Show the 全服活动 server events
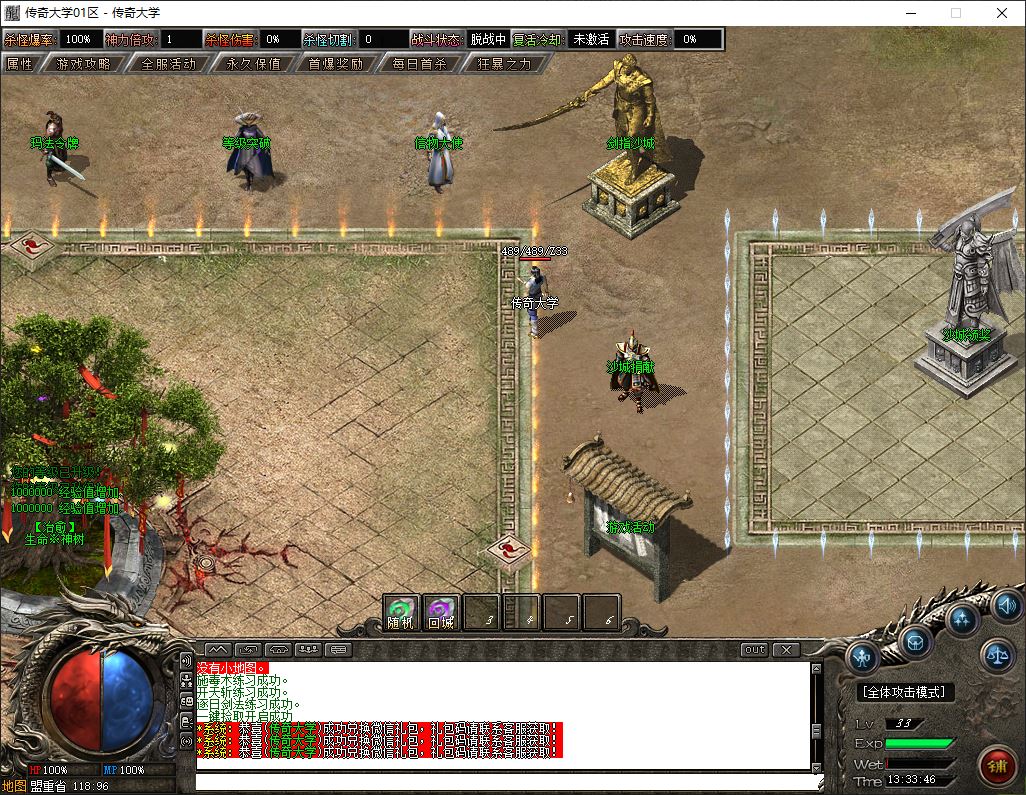This screenshot has width=1026, height=795. tap(168, 63)
